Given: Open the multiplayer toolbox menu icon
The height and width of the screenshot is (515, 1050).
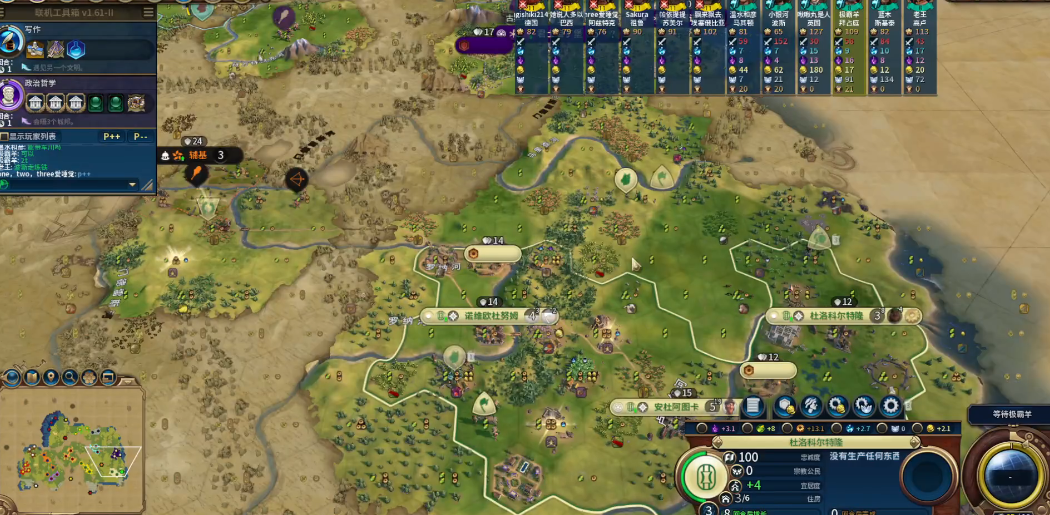Looking at the screenshot, I should 148,12.
